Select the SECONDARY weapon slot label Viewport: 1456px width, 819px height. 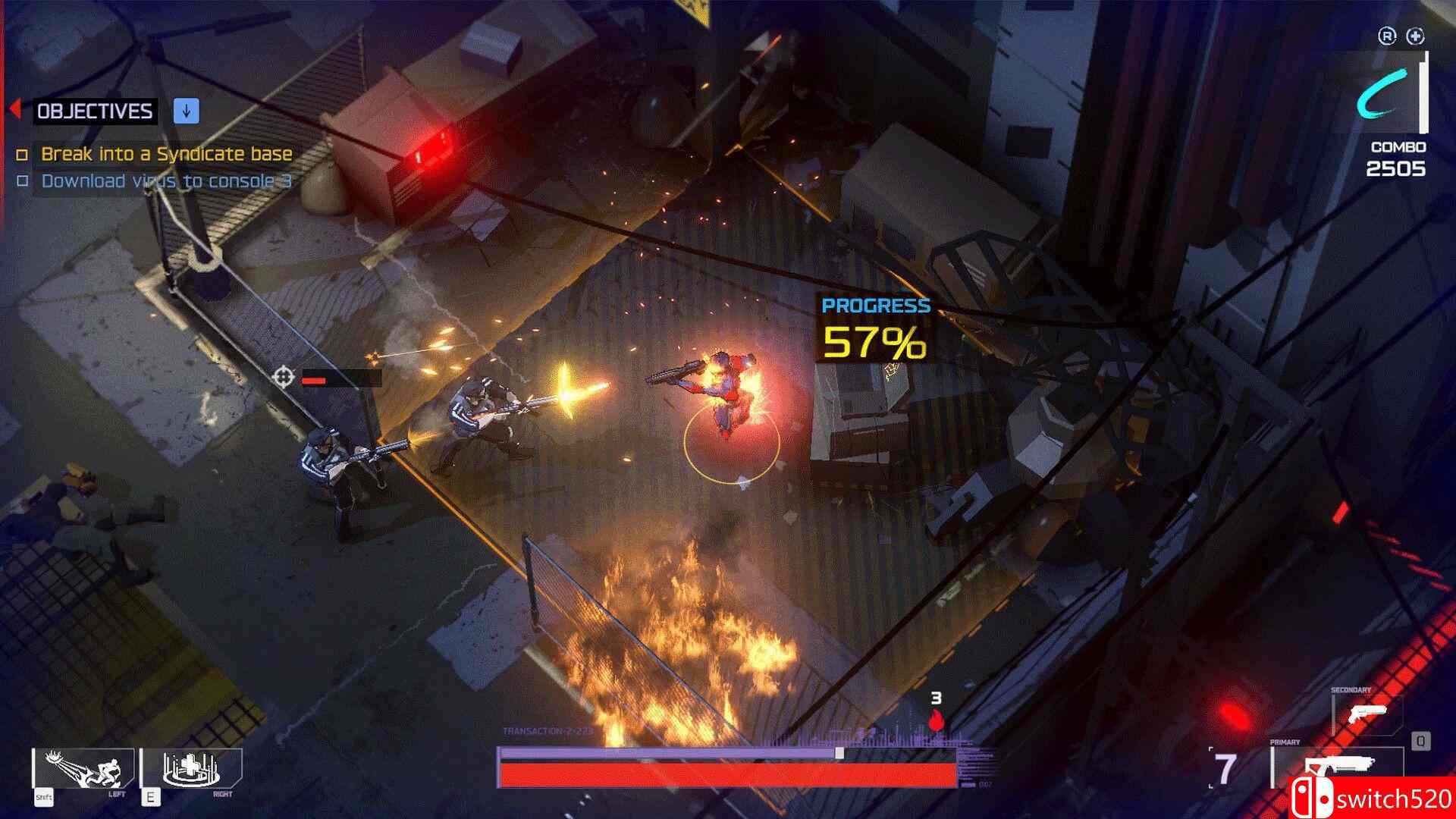coord(1351,689)
